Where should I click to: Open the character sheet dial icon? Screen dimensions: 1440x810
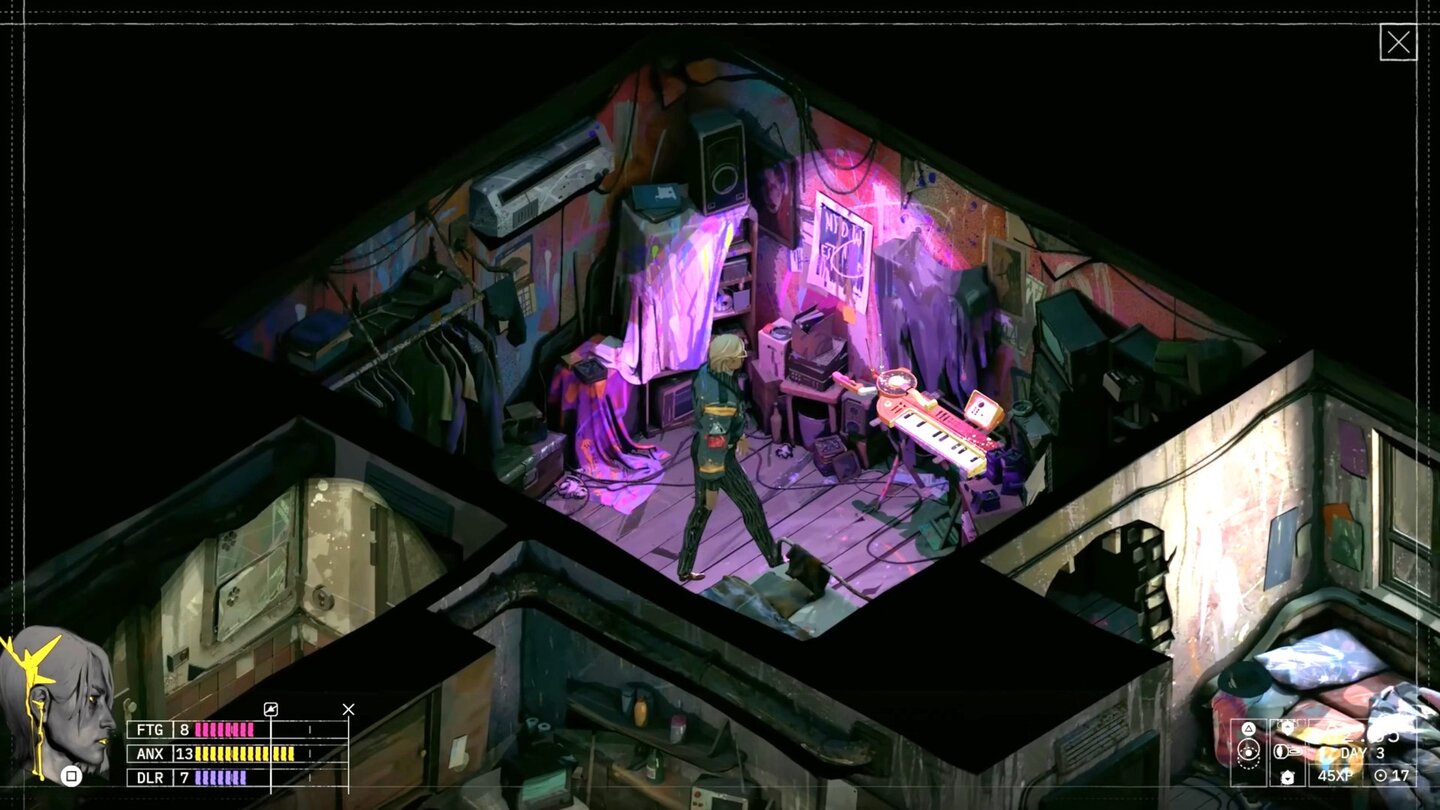click(1248, 750)
